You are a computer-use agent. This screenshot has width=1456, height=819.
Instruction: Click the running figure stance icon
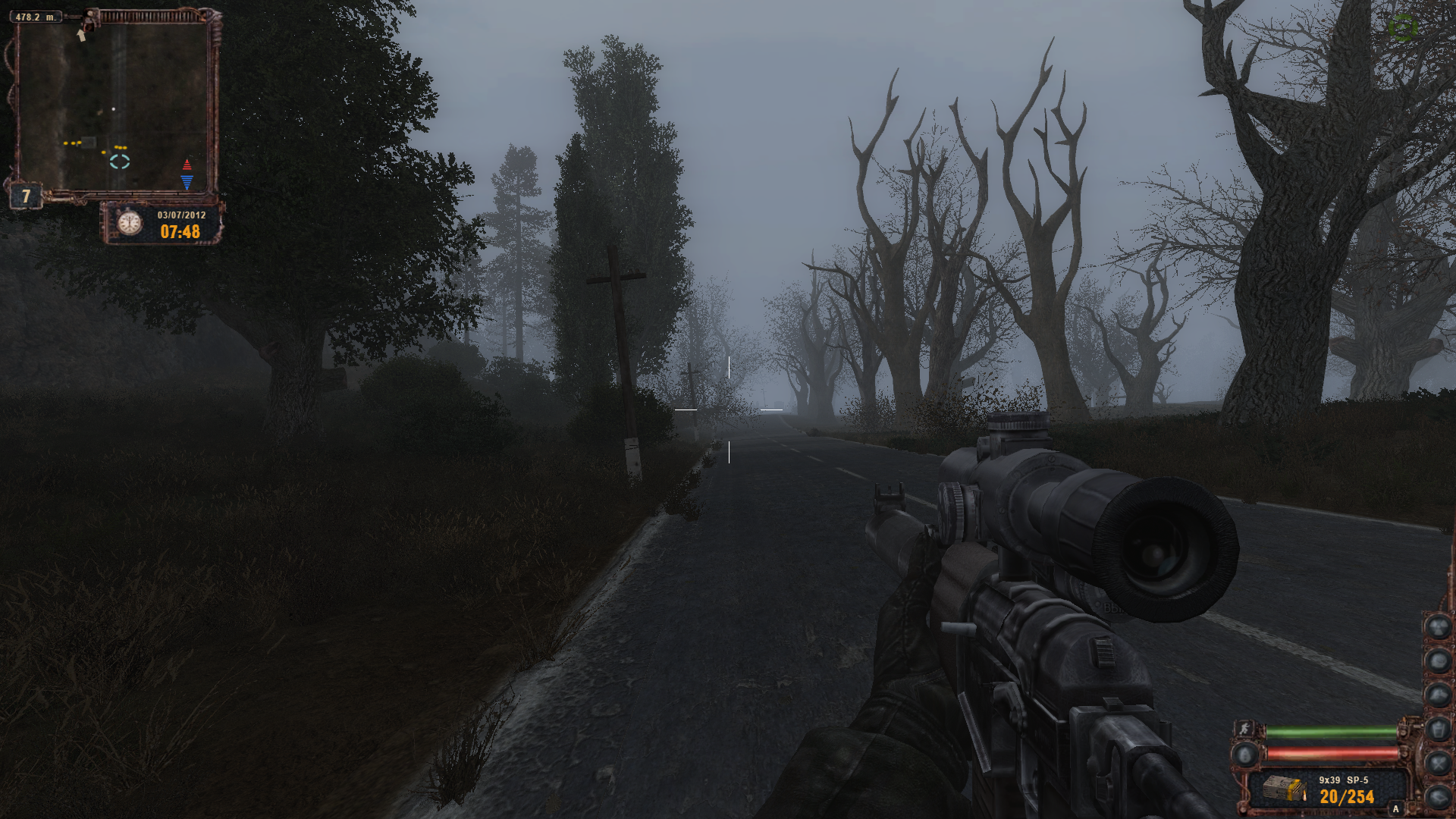[x=1244, y=730]
